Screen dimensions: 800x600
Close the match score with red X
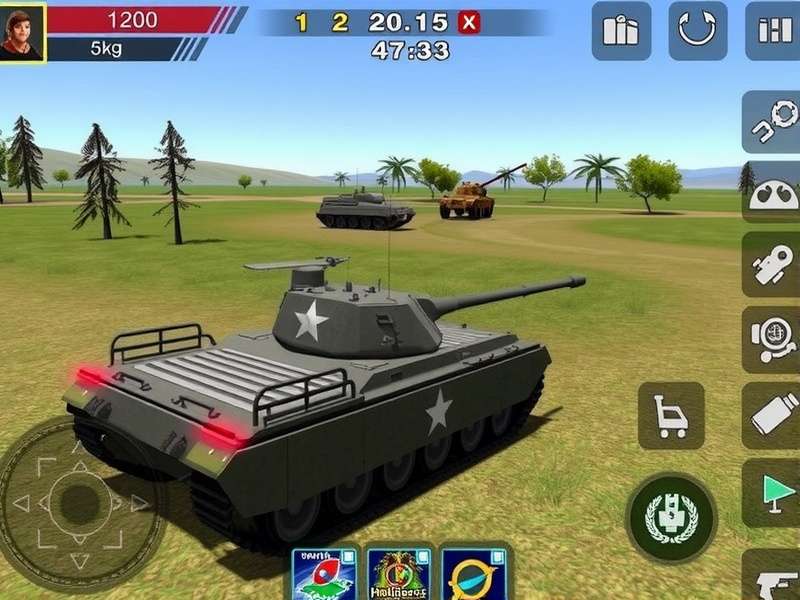pyautogui.click(x=467, y=23)
